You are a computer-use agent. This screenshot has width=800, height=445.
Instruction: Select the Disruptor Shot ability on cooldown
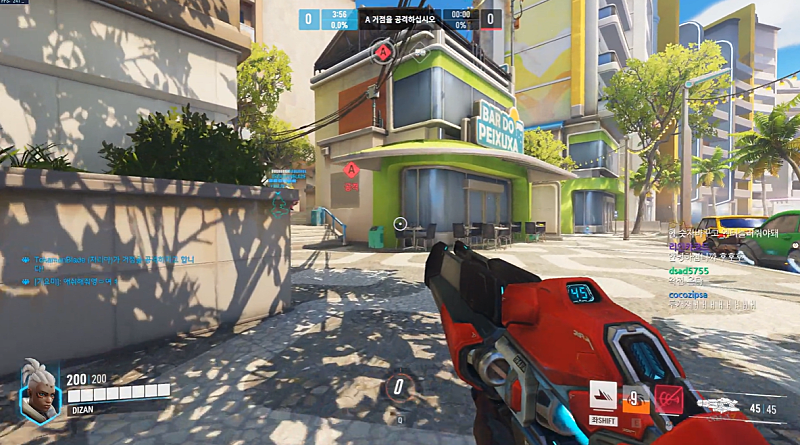(x=636, y=398)
